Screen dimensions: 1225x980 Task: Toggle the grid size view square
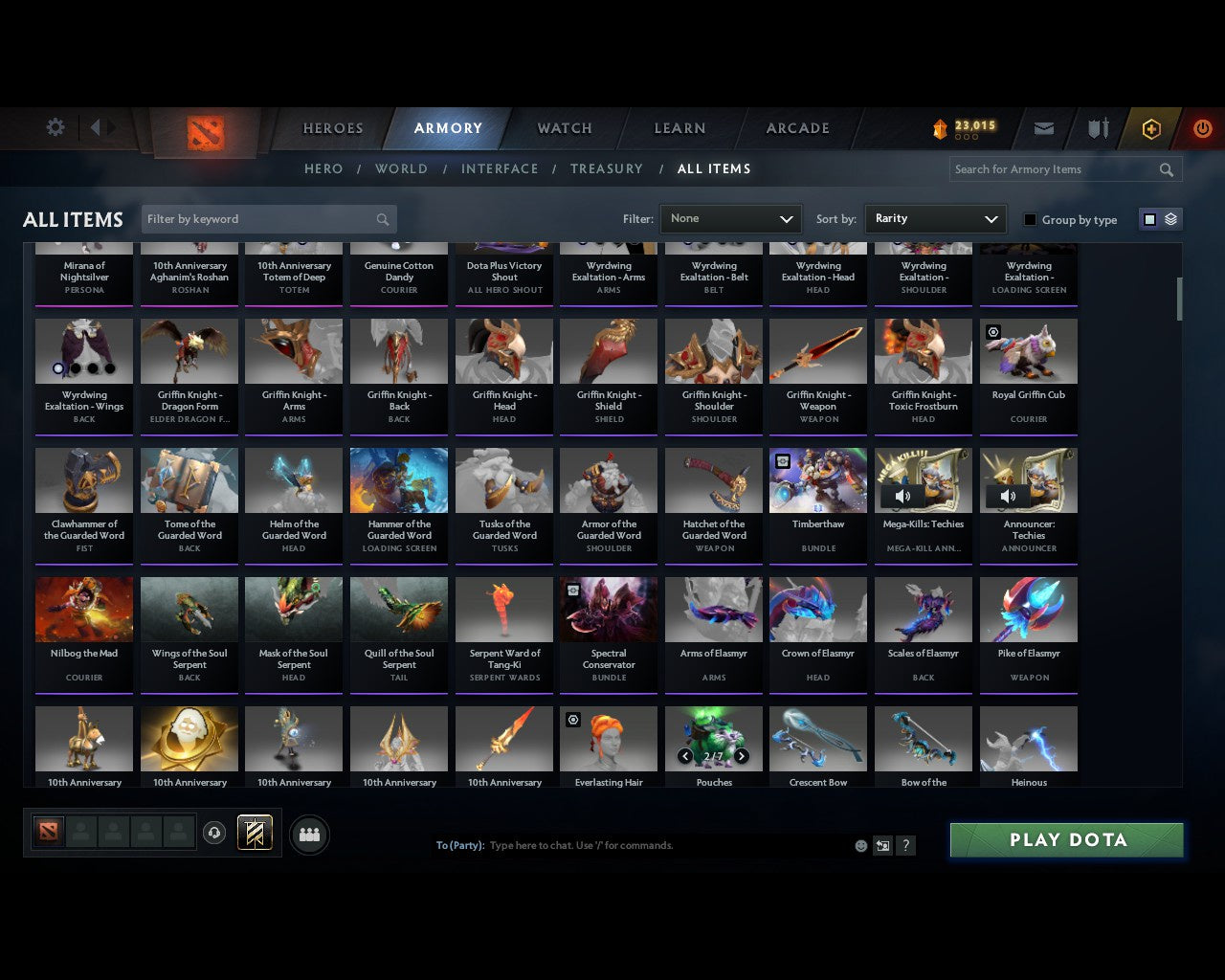point(1149,218)
